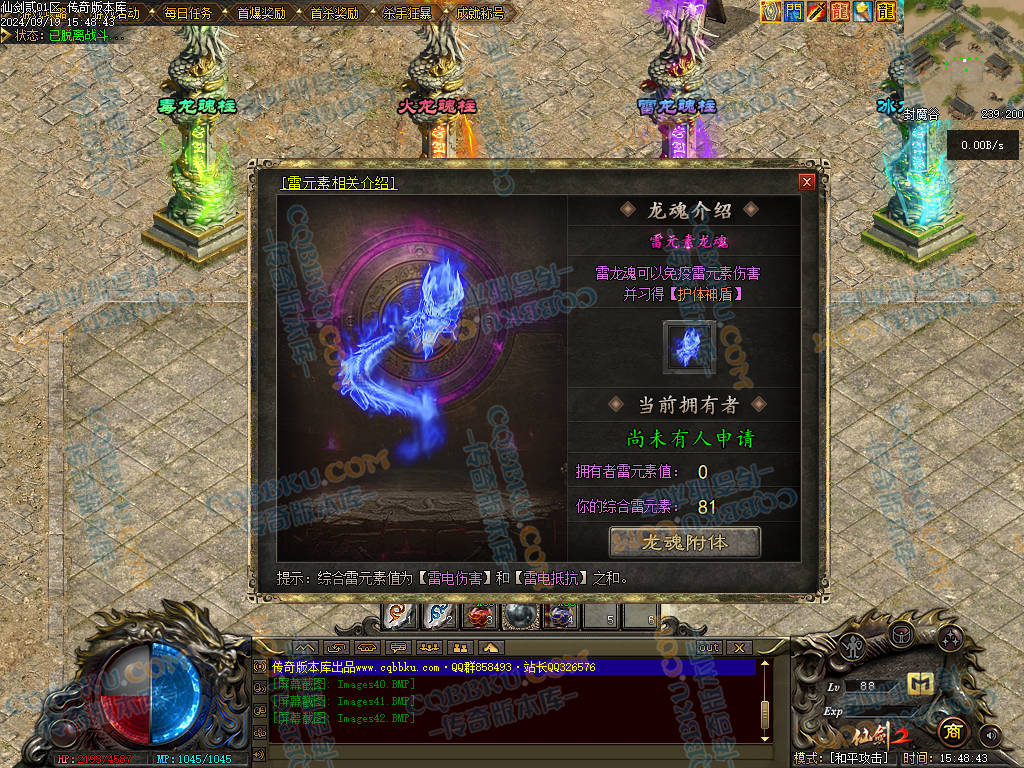The image size is (1024, 768).
Task: Open the 杀手狂暴 menu
Action: tap(407, 13)
